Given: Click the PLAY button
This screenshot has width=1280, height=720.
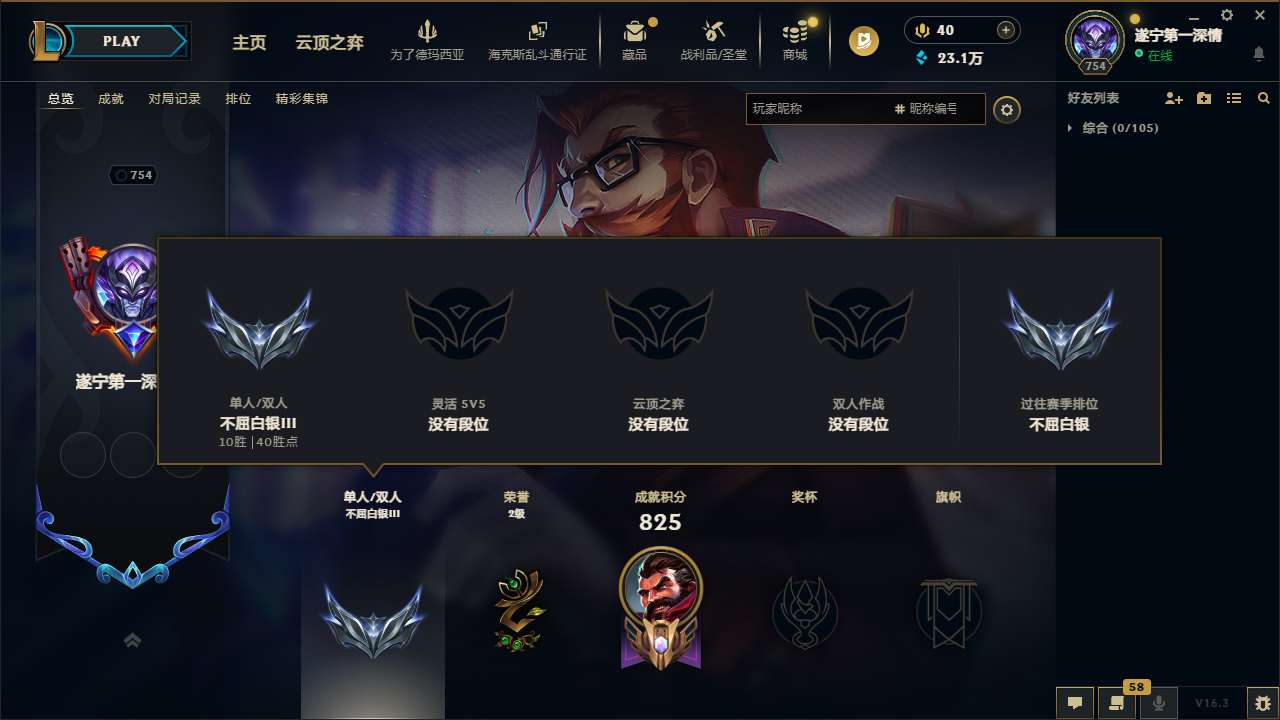Looking at the screenshot, I should pyautogui.click(x=121, y=41).
